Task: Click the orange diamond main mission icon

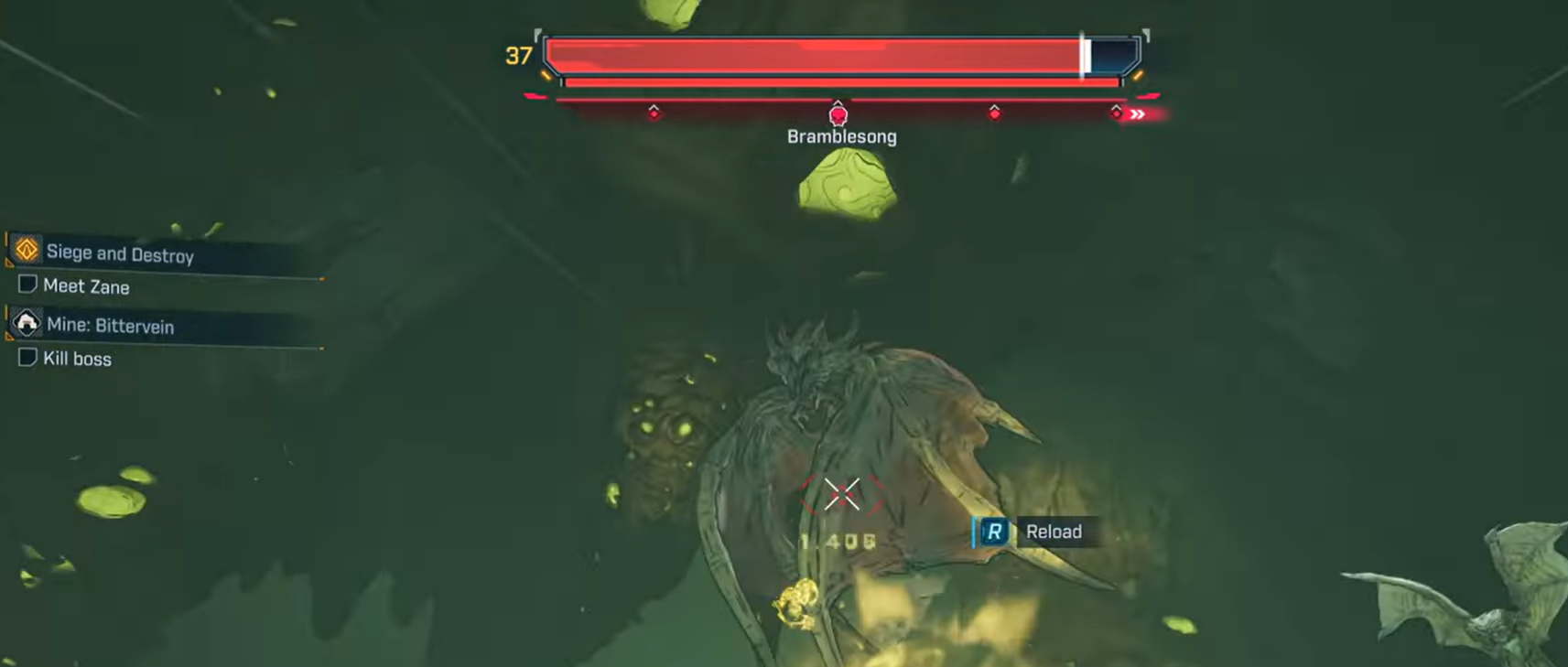Action: tap(27, 249)
